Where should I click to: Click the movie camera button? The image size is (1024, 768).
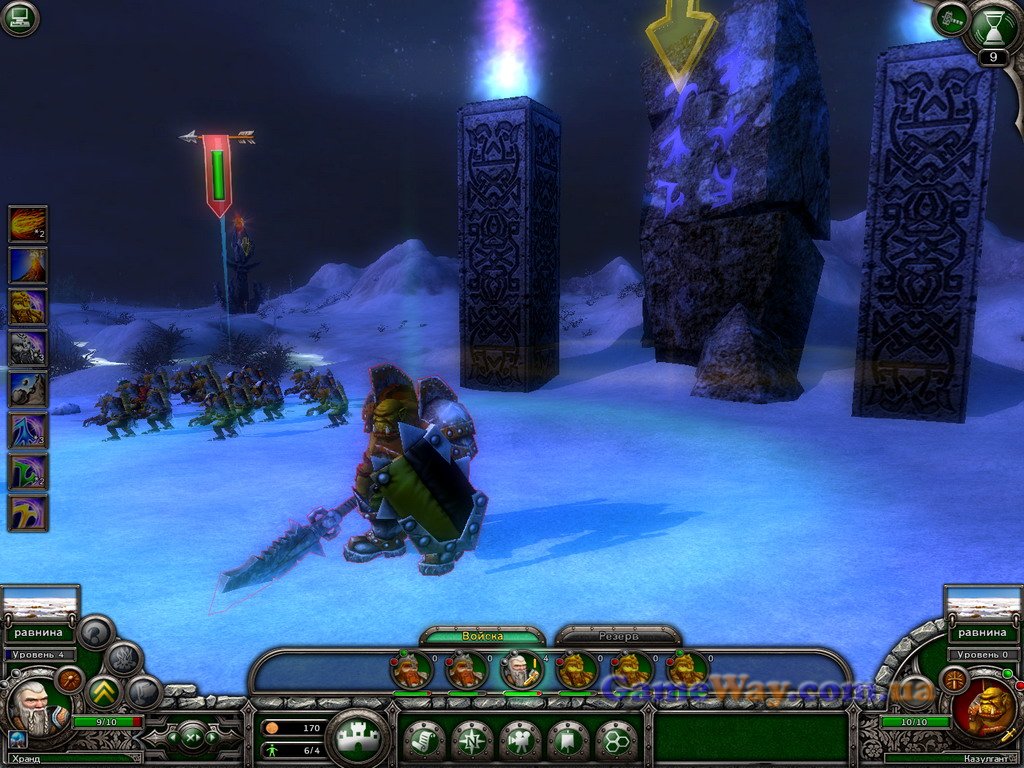click(521, 740)
